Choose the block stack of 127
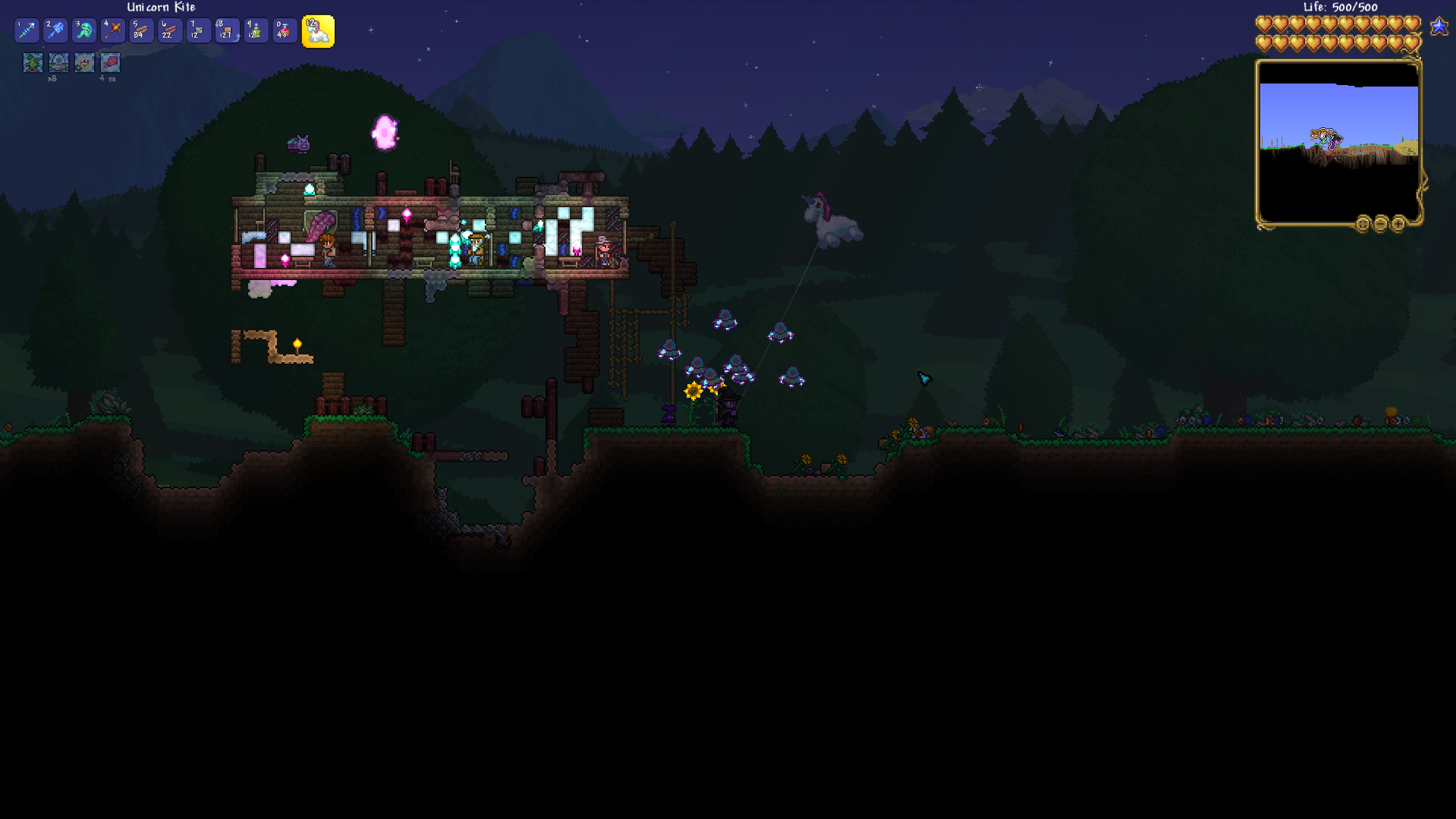 pos(227,31)
